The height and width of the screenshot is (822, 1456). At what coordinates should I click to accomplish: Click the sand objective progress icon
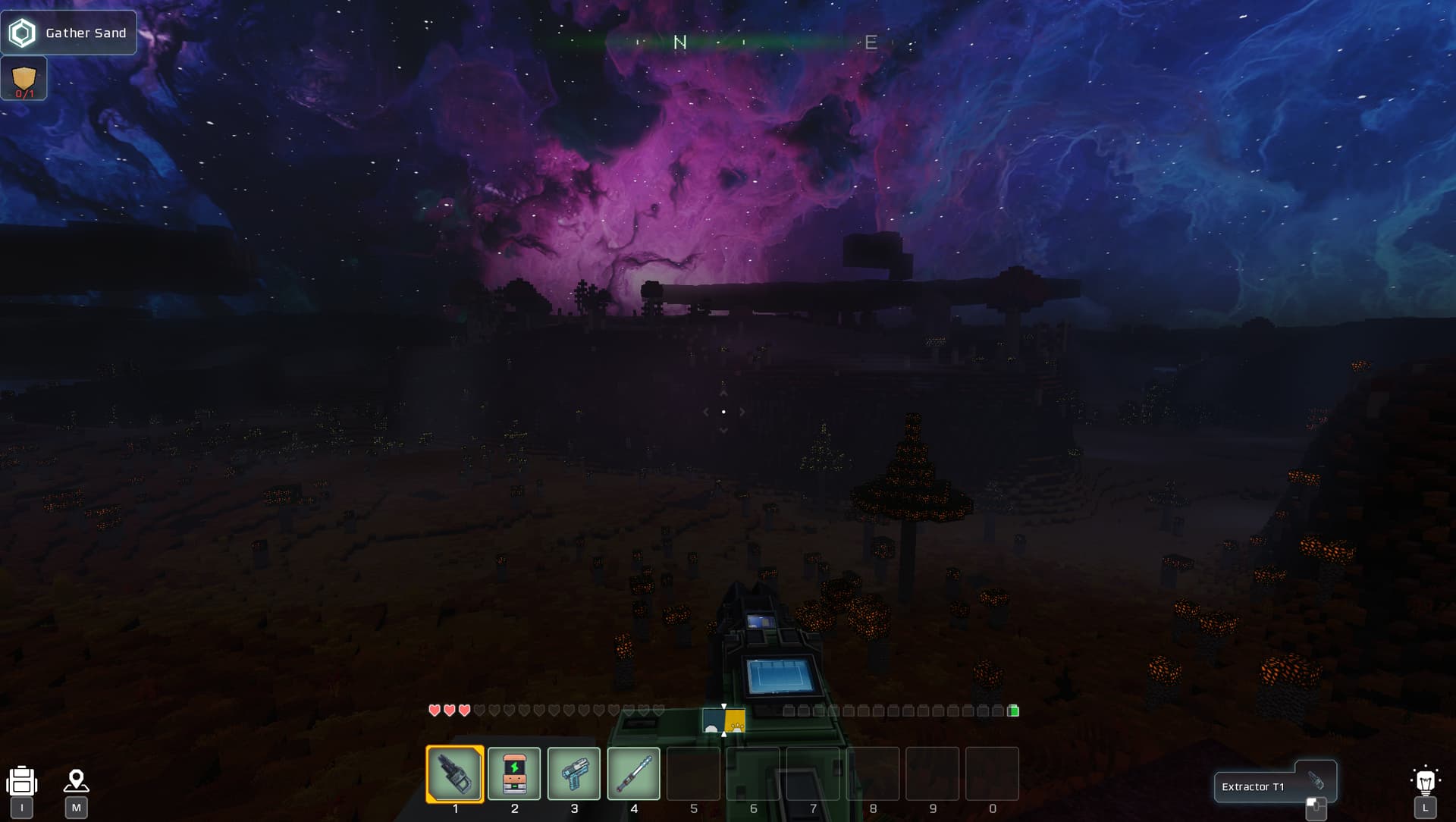[x=24, y=80]
